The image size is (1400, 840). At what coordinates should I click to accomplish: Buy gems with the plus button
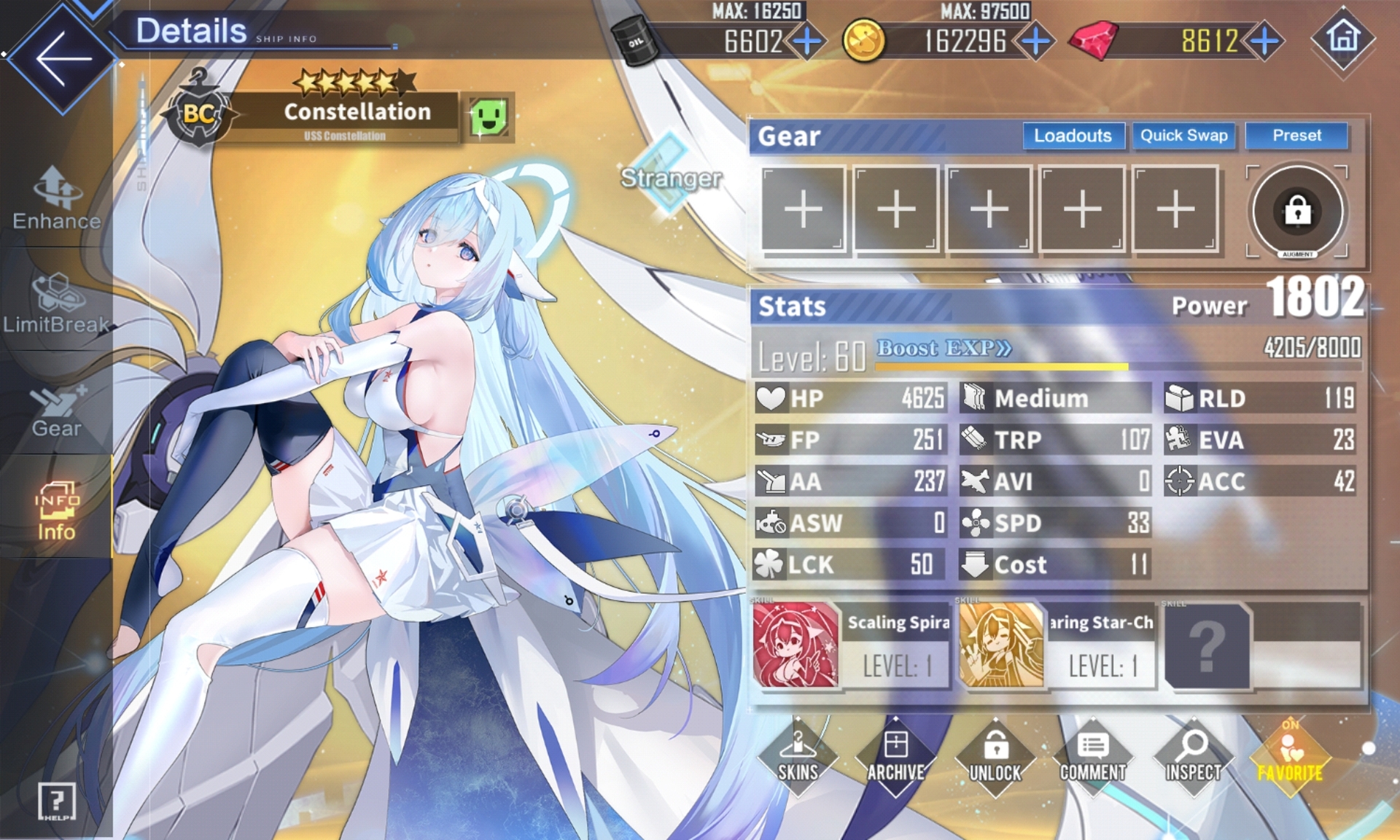(x=1265, y=42)
